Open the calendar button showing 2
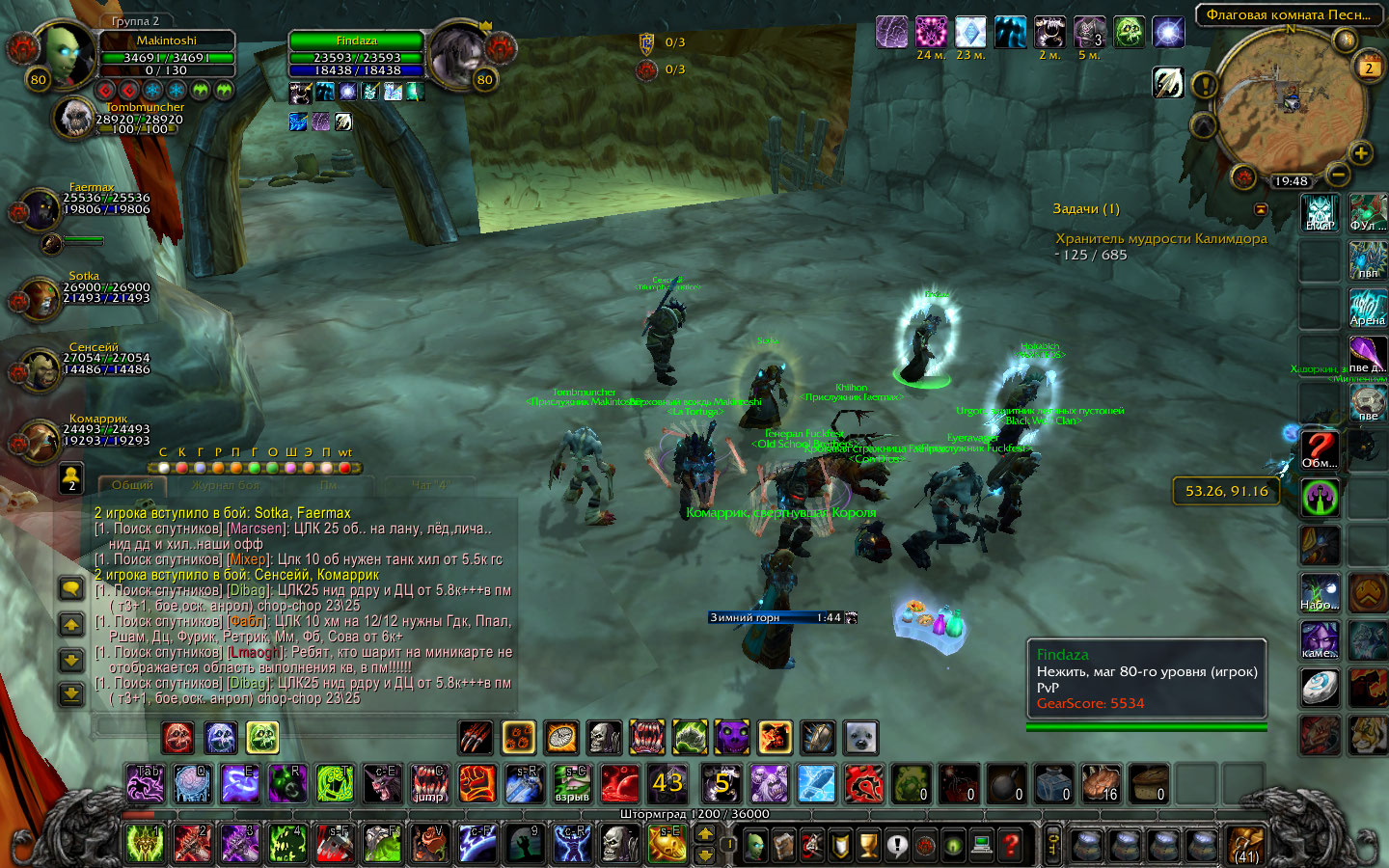 tap(1368, 67)
